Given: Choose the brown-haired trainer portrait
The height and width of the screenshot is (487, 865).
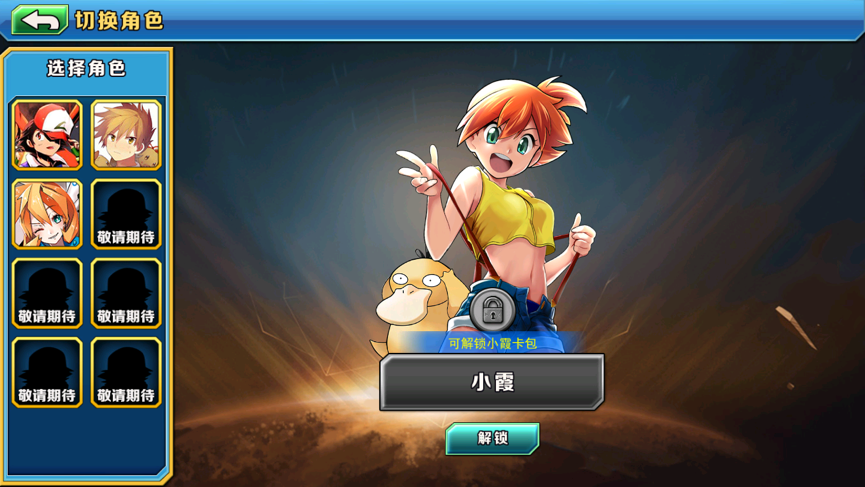Looking at the screenshot, I should (x=126, y=135).
